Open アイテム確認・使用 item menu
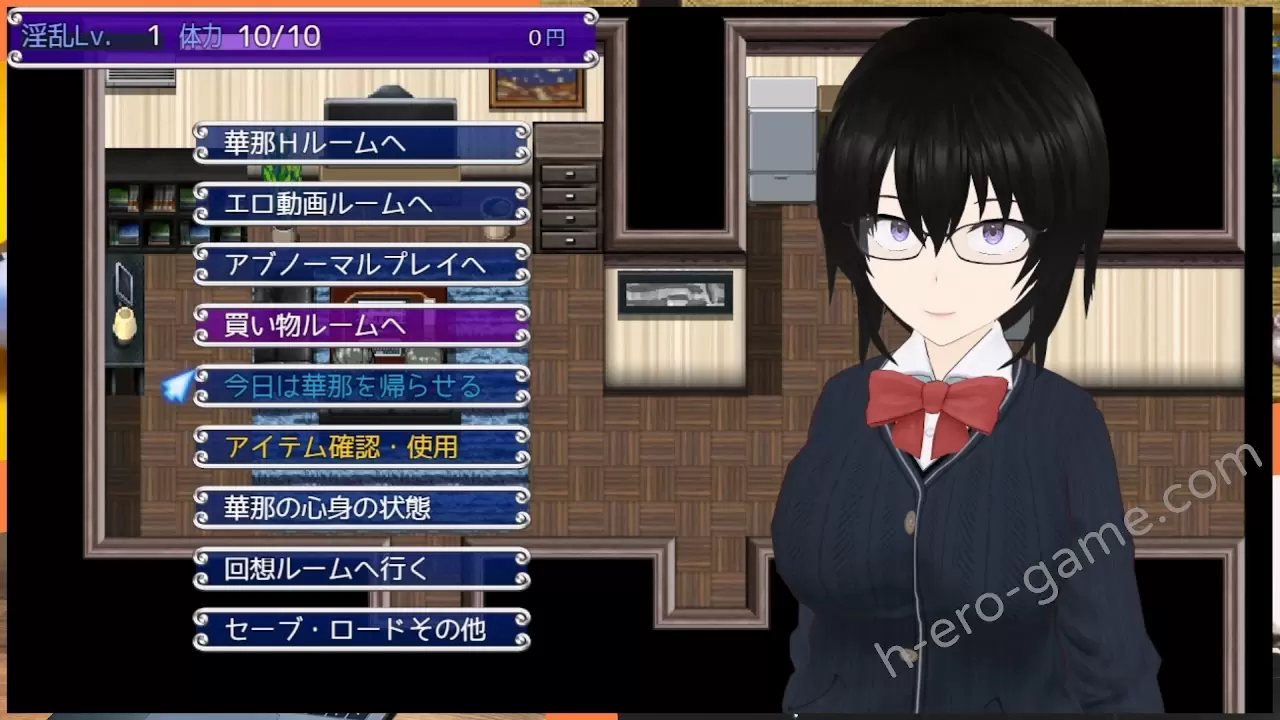 pyautogui.click(x=361, y=447)
